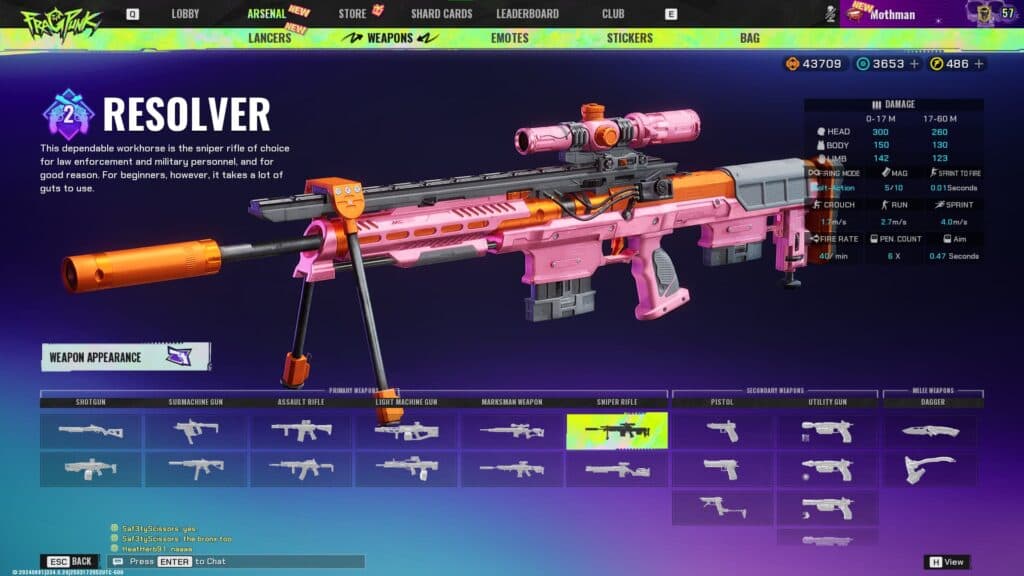1024x576 pixels.
Task: Select the top assault rifle tile
Action: pyautogui.click(x=301, y=430)
